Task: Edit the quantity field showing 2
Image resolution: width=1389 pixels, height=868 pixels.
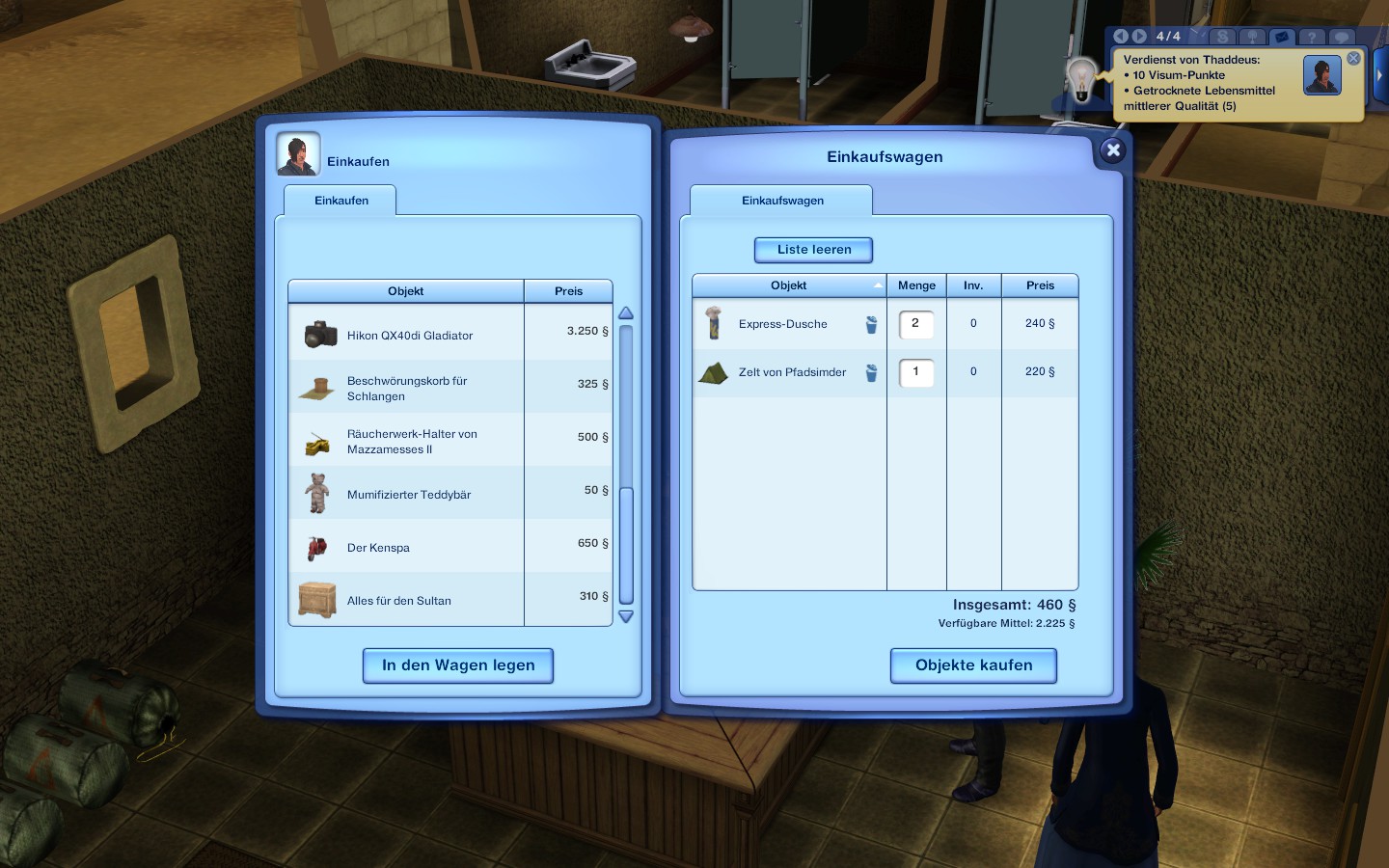Action: pos(915,325)
